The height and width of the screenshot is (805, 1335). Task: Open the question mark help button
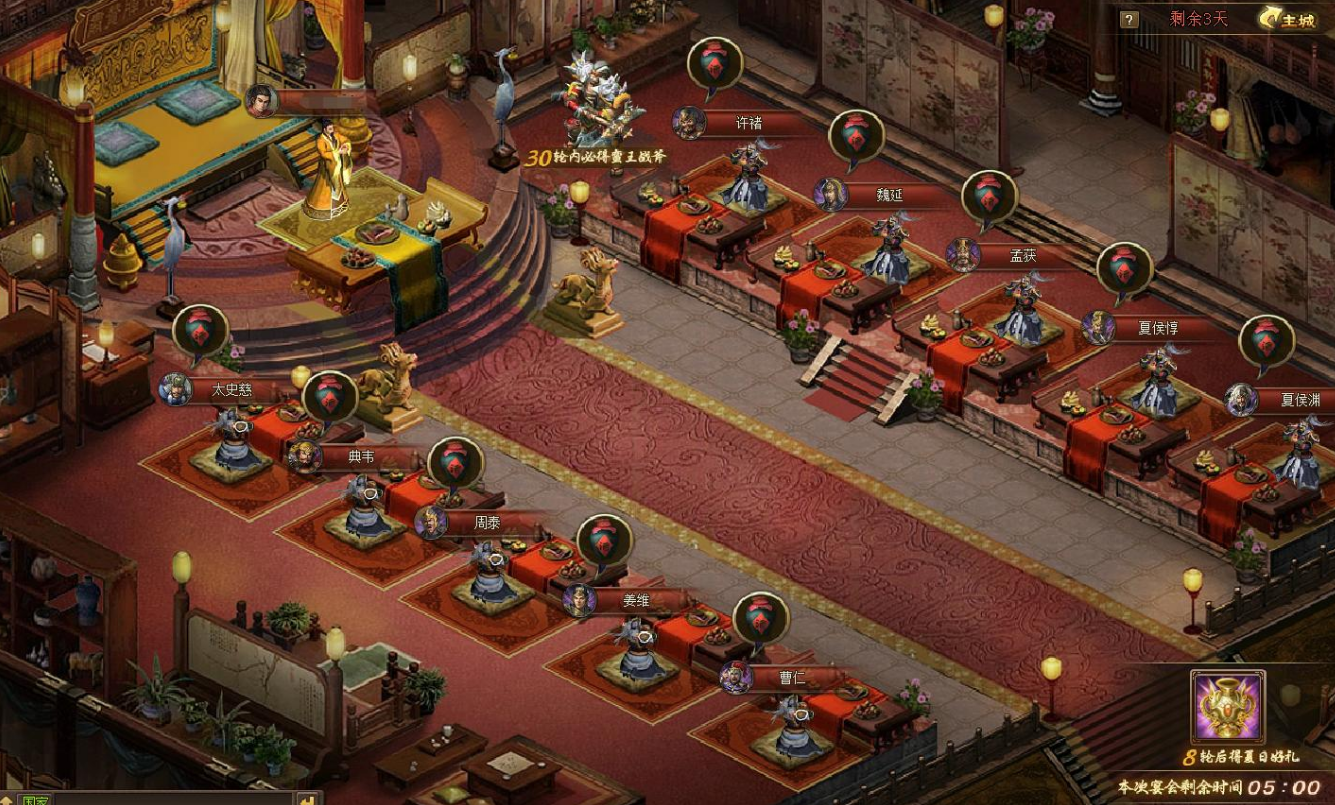[x=1129, y=19]
